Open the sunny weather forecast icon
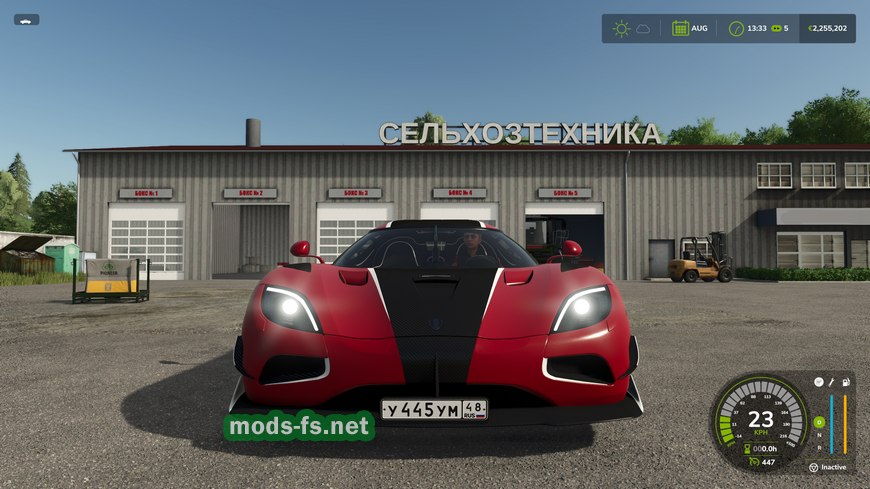 click(621, 28)
